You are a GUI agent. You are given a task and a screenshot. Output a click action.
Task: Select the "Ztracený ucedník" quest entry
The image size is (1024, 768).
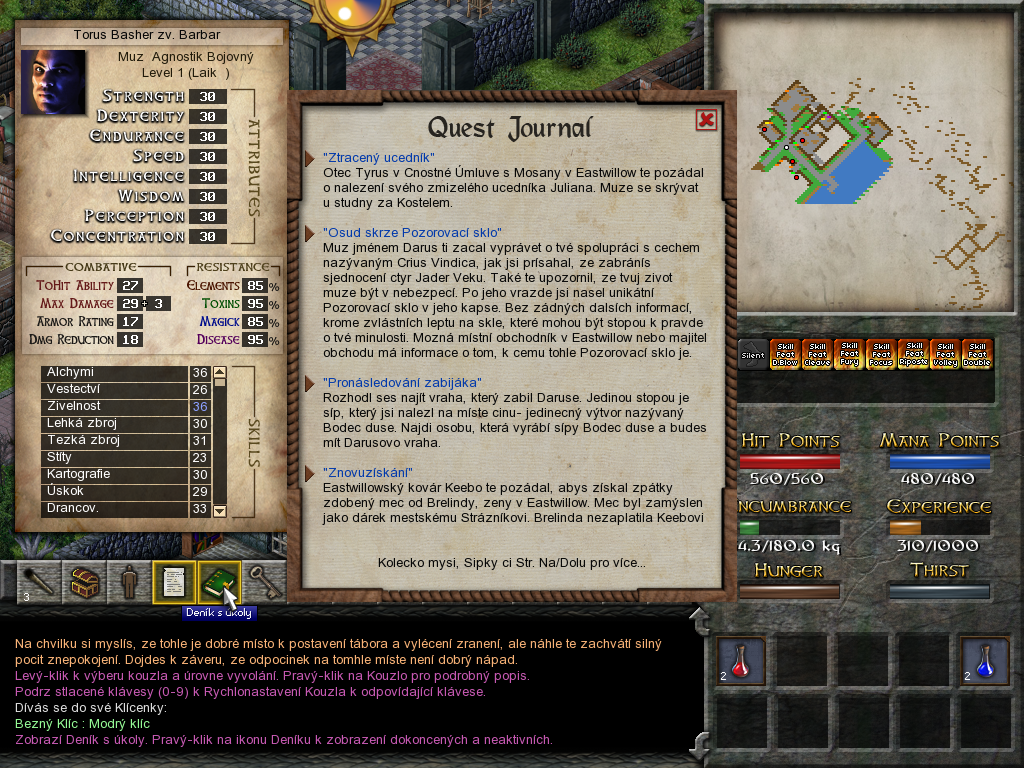coord(378,158)
